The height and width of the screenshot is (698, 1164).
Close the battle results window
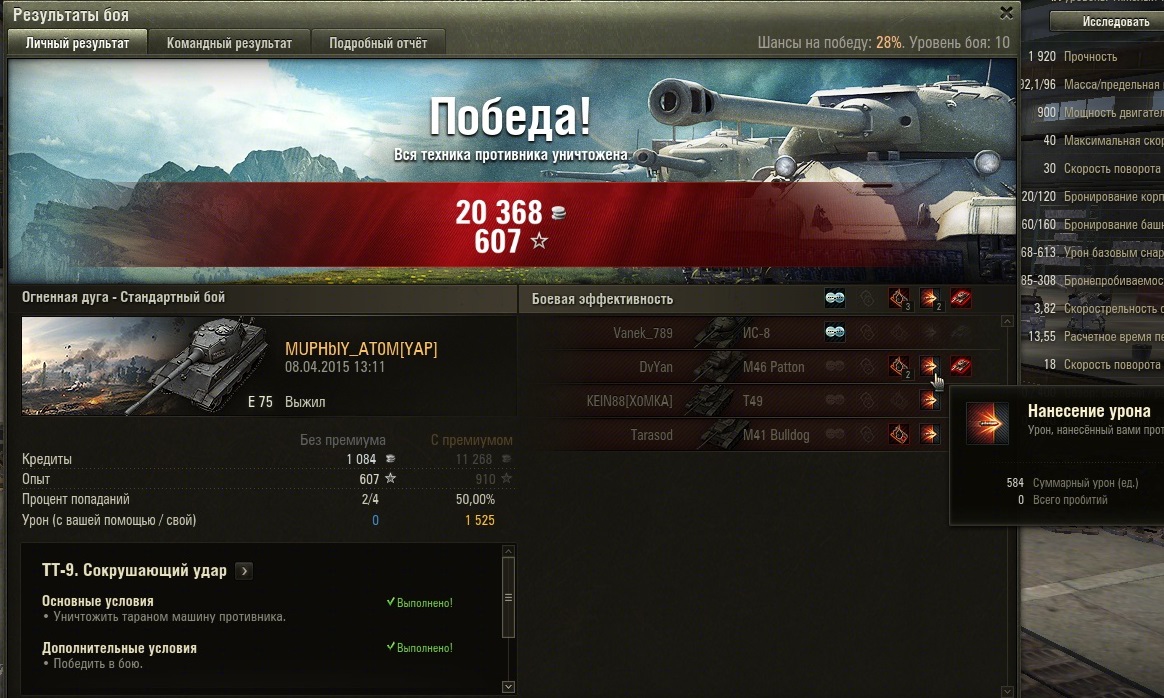[x=1007, y=13]
